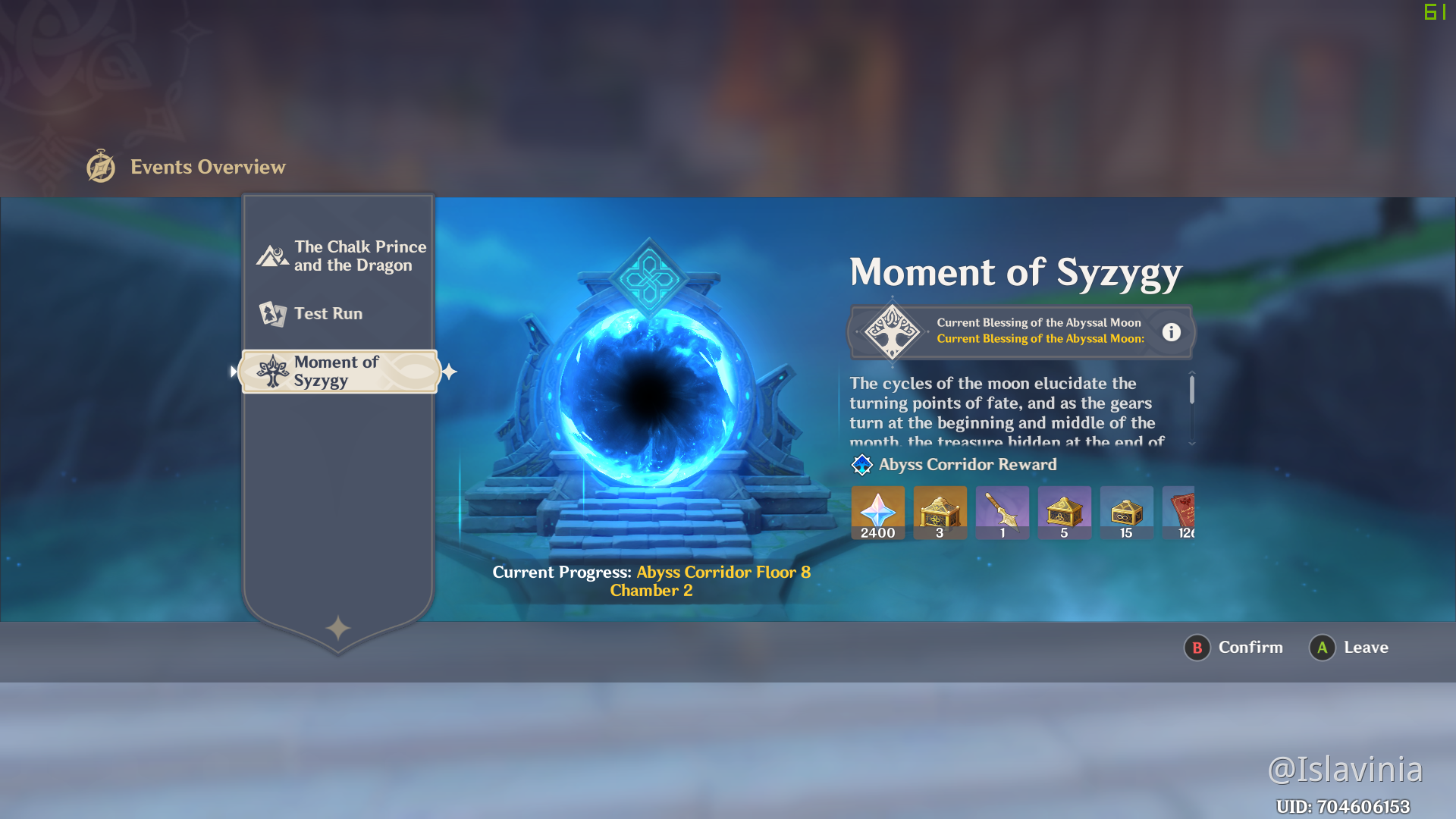Click the Abyss Corridor Floor 8 progress link

pos(722,572)
